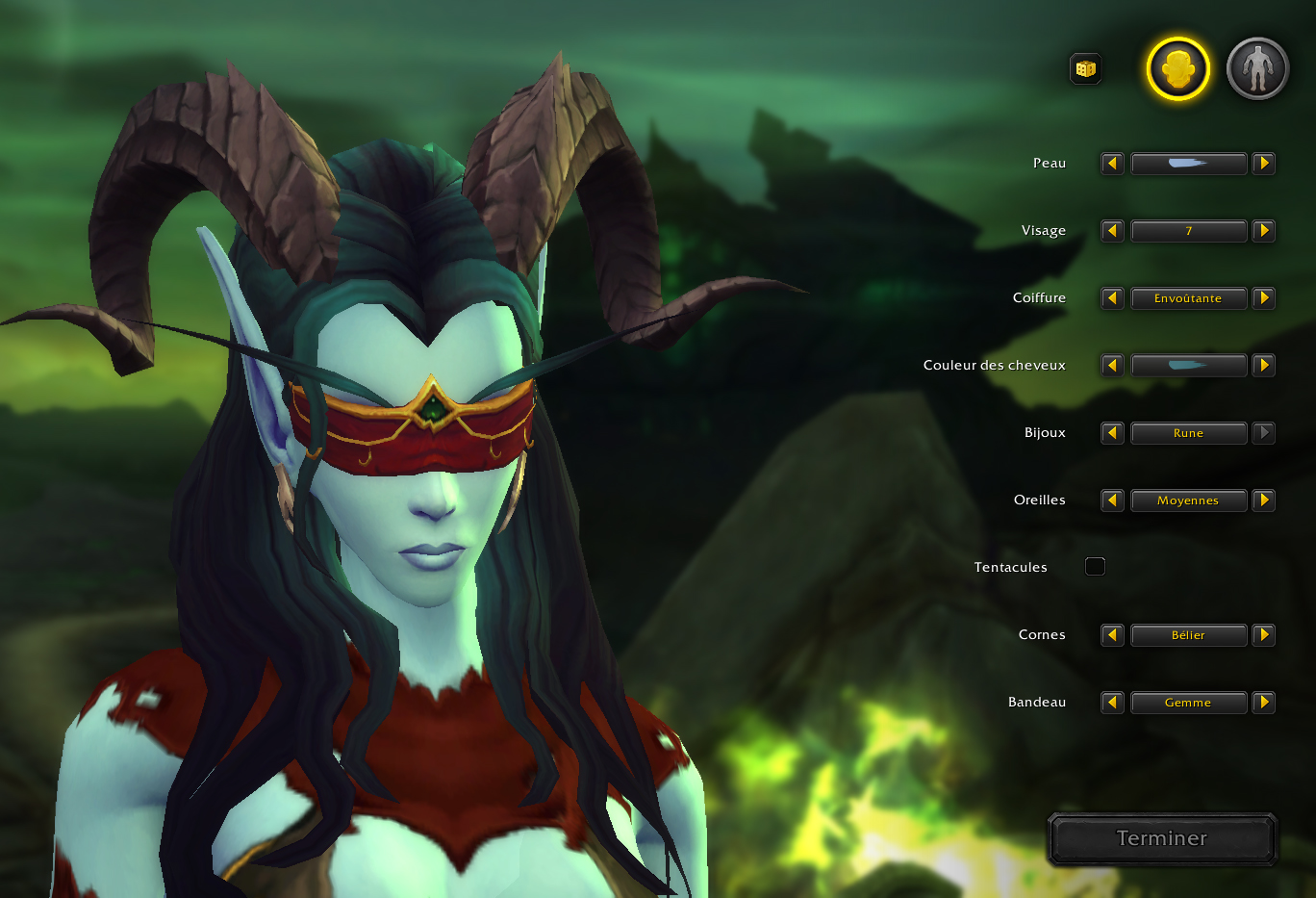Switch to the full body view icon
The height and width of the screenshot is (898, 1316).
point(1255,67)
